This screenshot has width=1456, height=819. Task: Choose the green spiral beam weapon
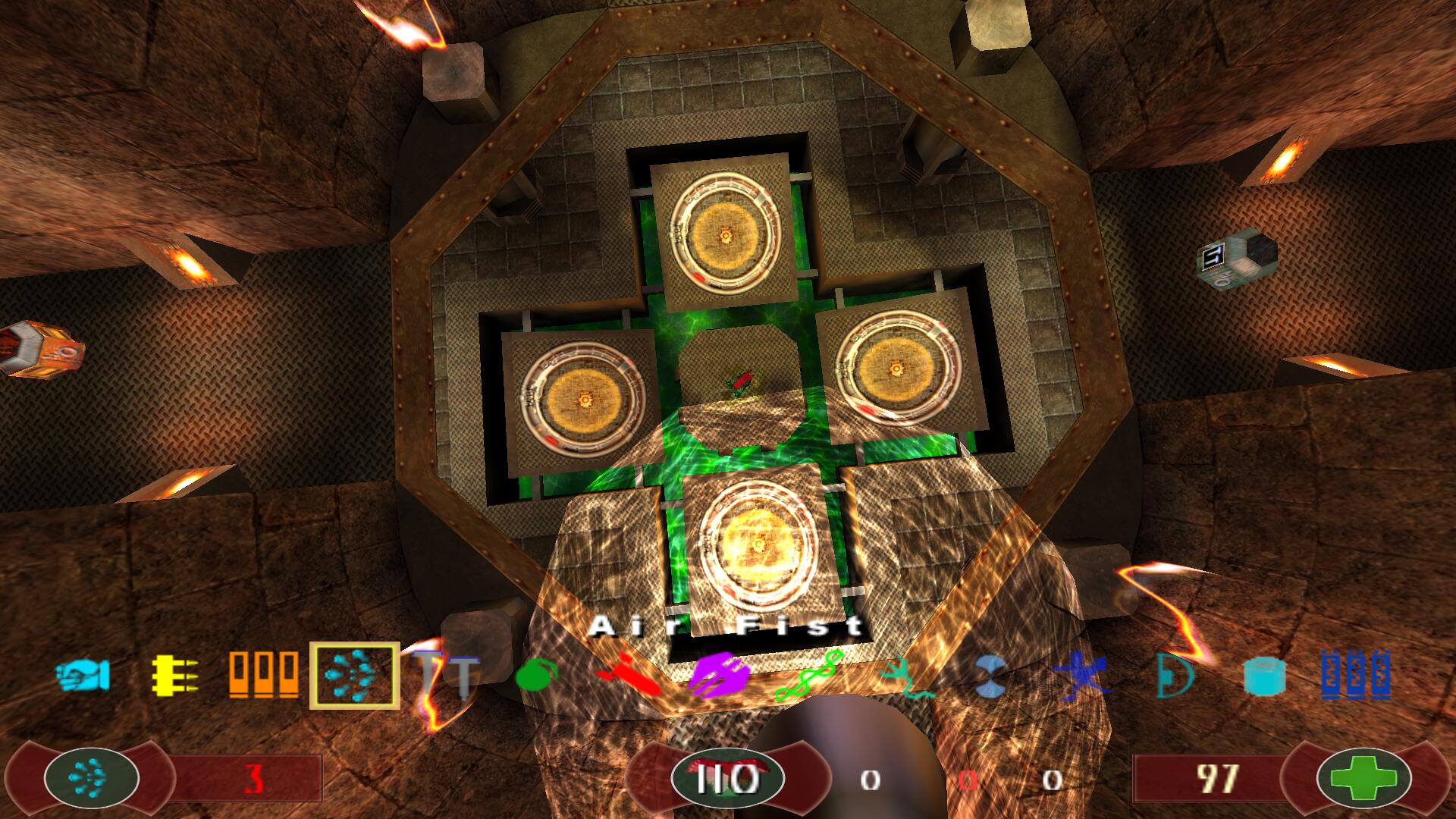pyautogui.click(x=809, y=675)
